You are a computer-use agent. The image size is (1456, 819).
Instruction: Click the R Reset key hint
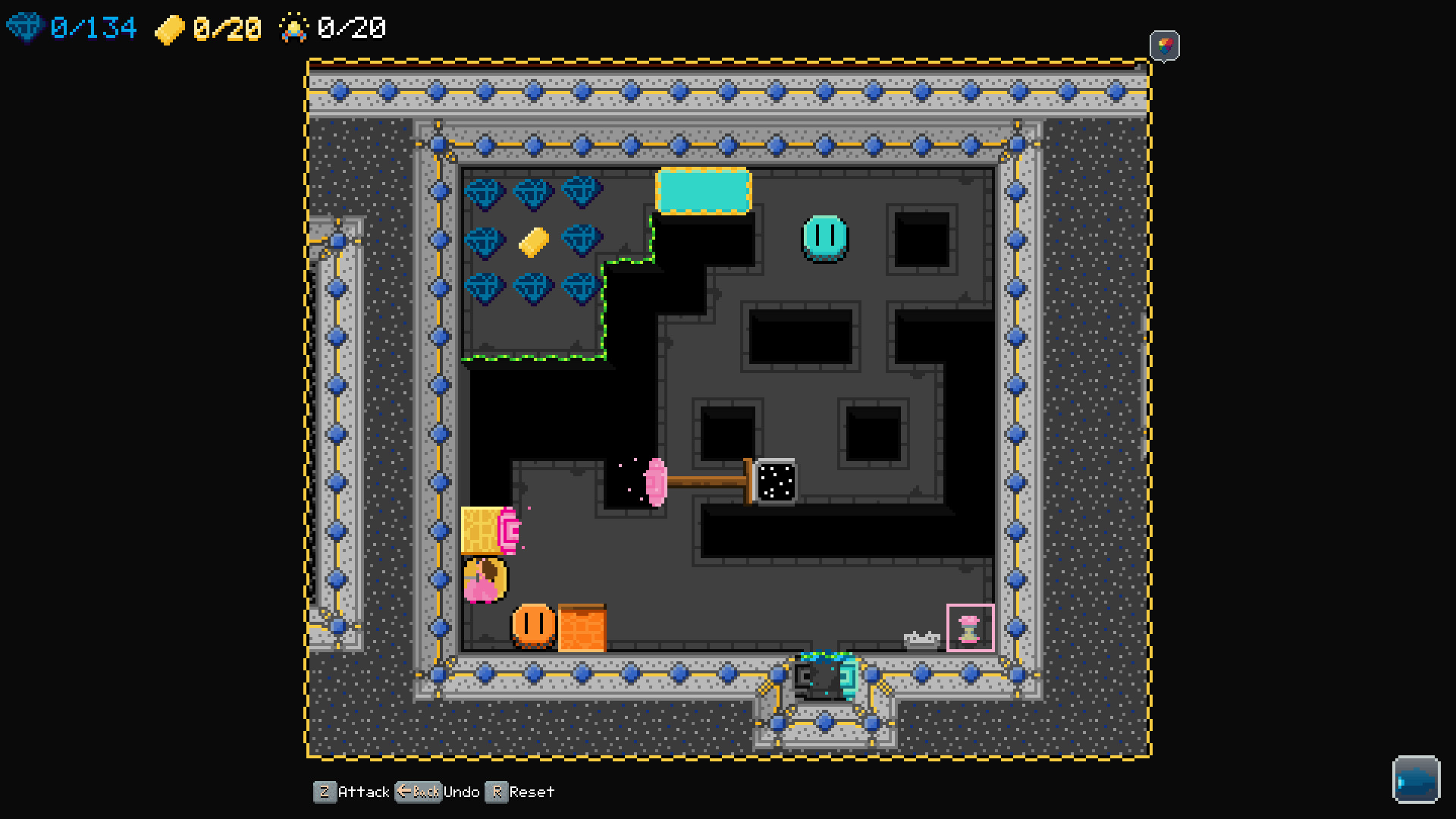(498, 792)
